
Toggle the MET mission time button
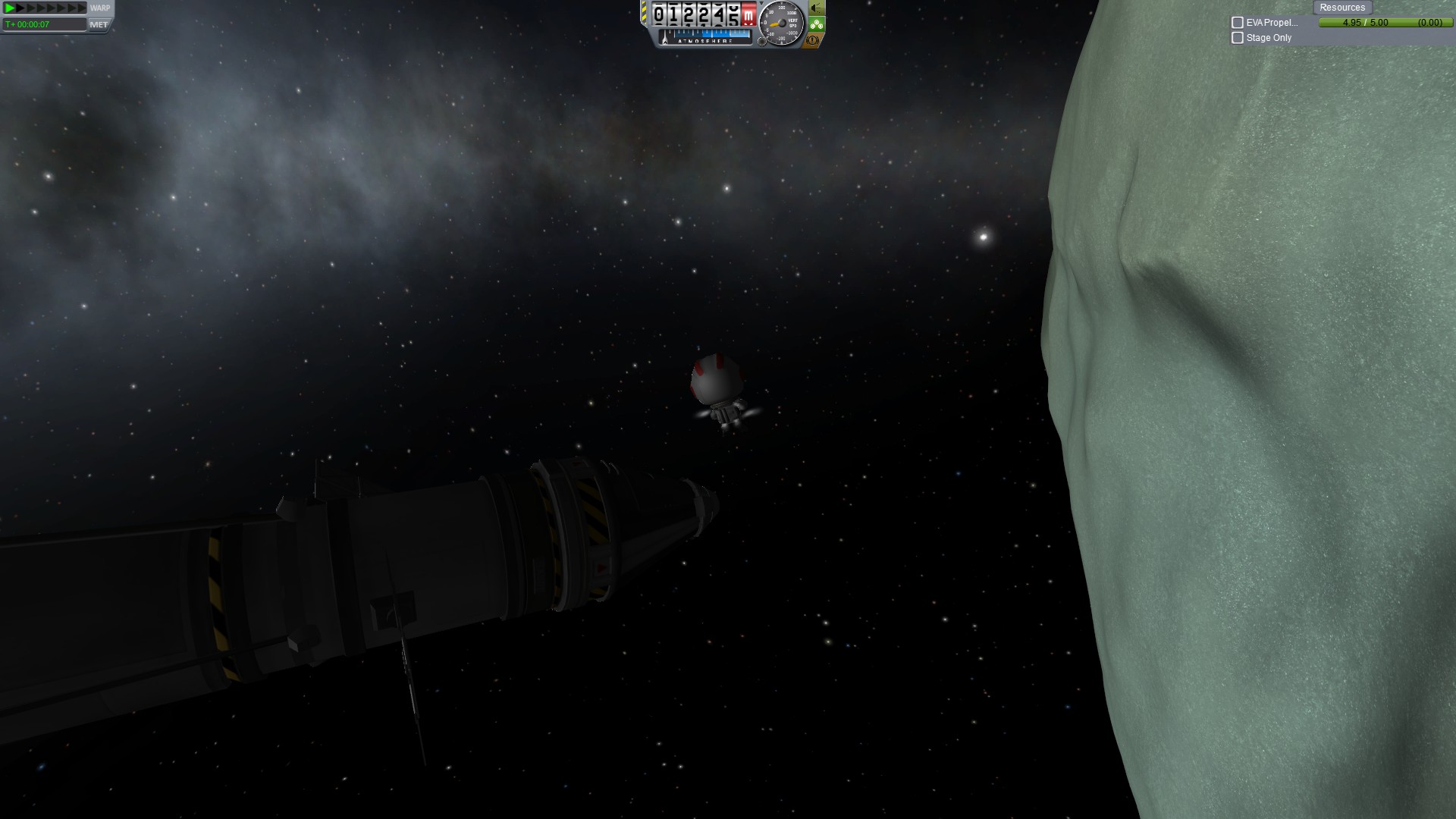tap(99, 24)
